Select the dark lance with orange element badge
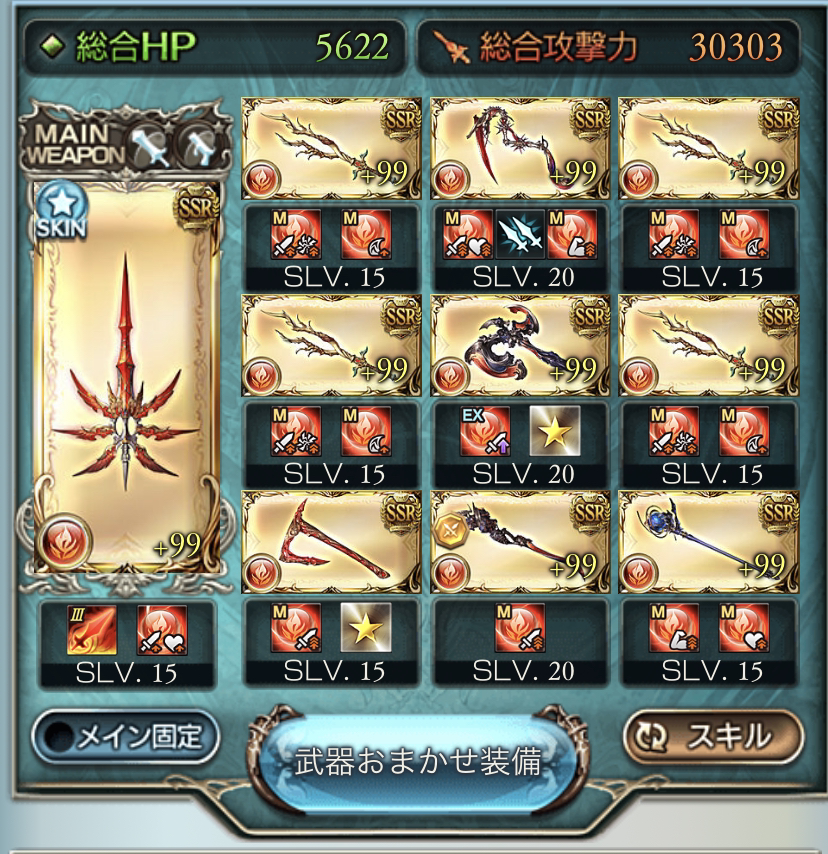This screenshot has width=828, height=854. 518,540
